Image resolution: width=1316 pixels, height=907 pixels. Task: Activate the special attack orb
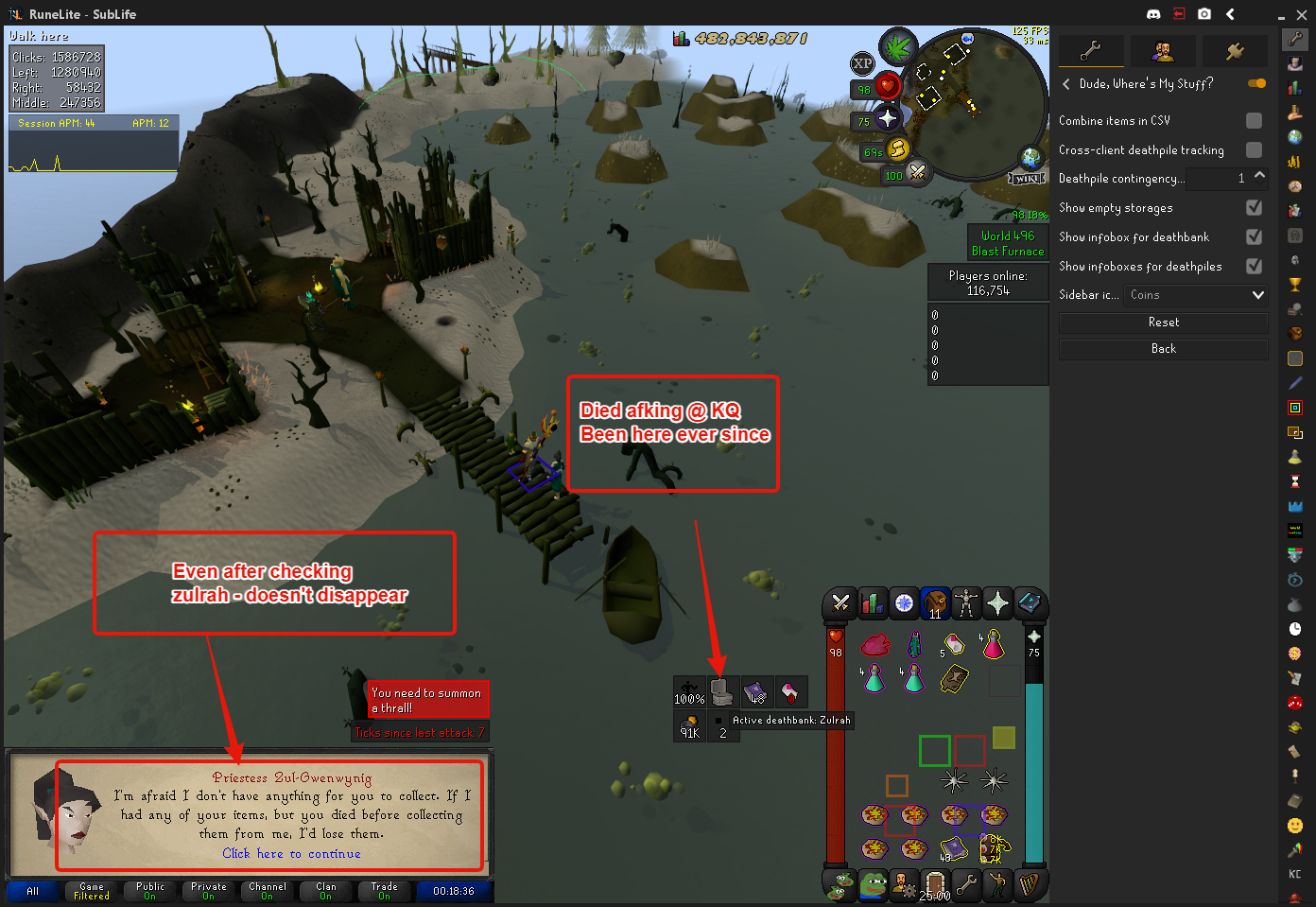pos(916,171)
